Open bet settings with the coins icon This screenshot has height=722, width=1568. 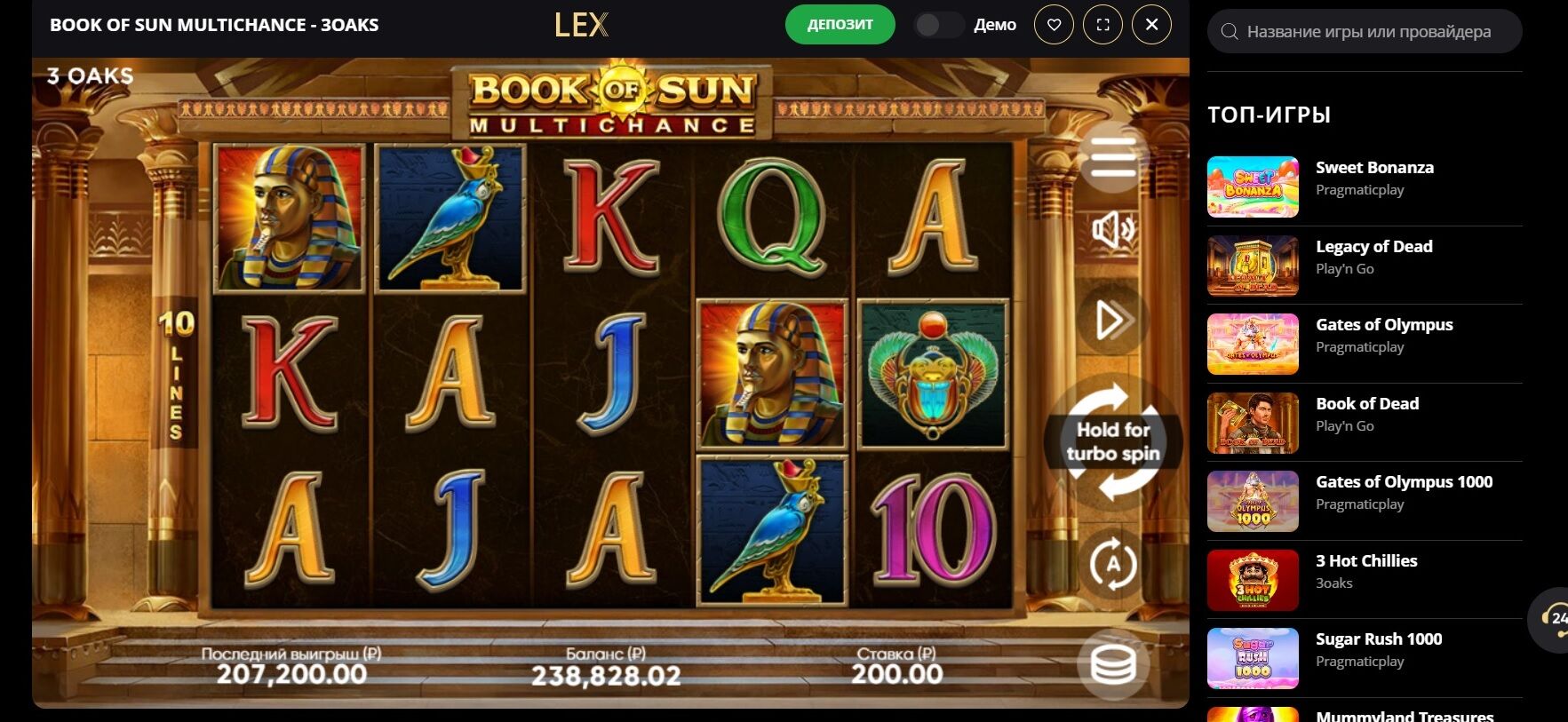(x=1112, y=663)
